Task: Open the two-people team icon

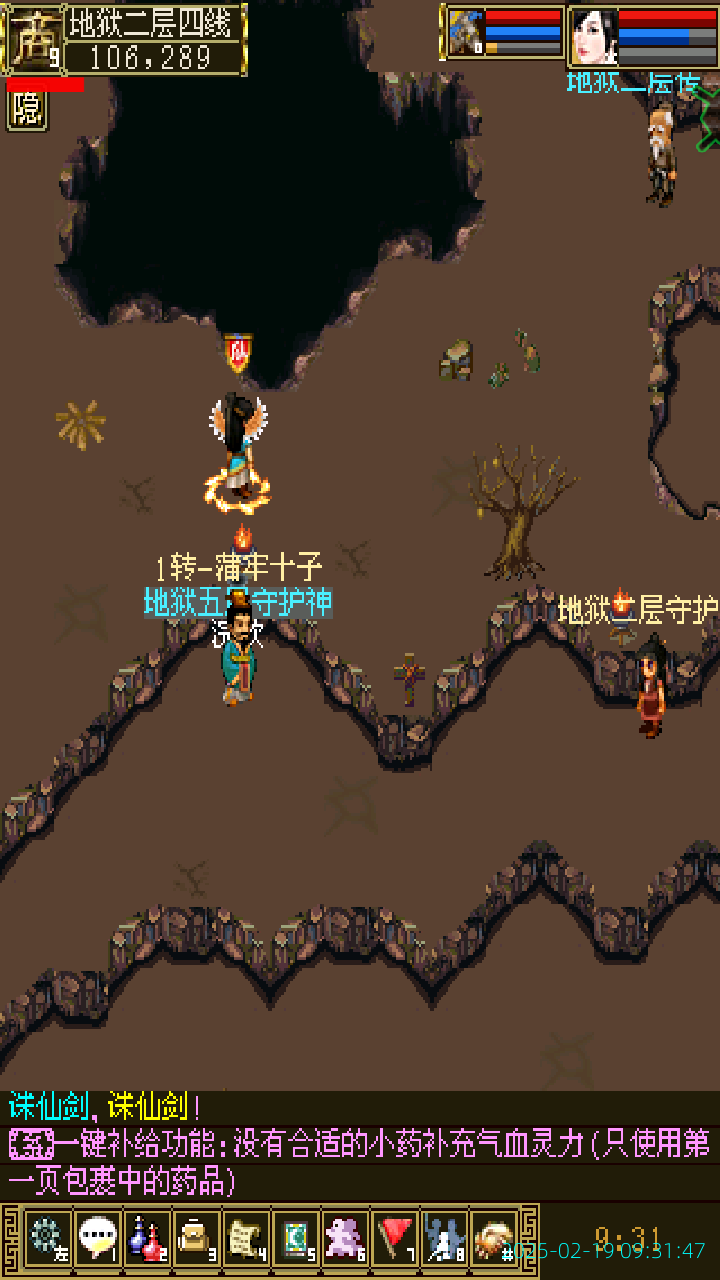Action: pyautogui.click(x=444, y=1239)
